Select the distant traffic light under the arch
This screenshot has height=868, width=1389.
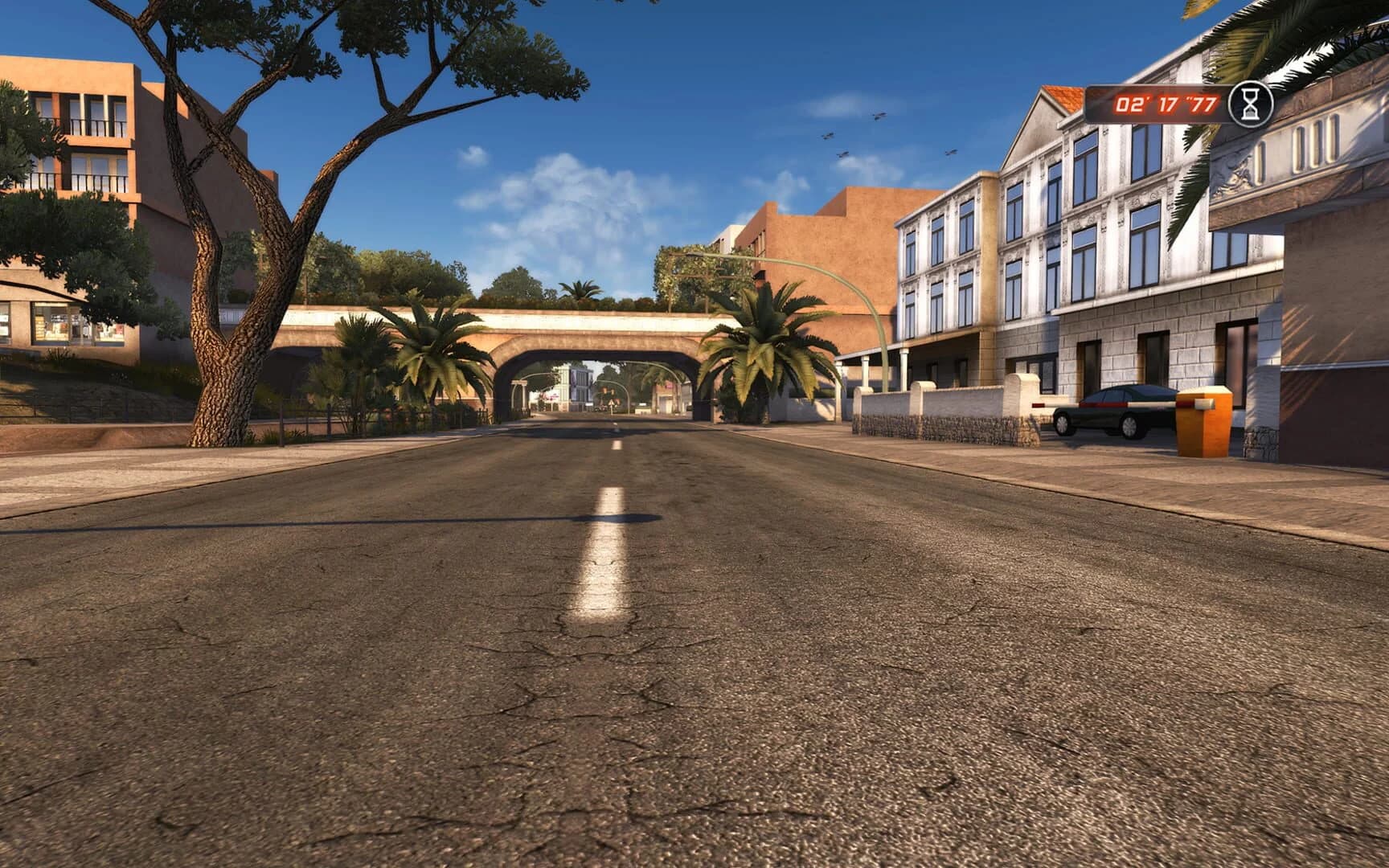tap(604, 392)
